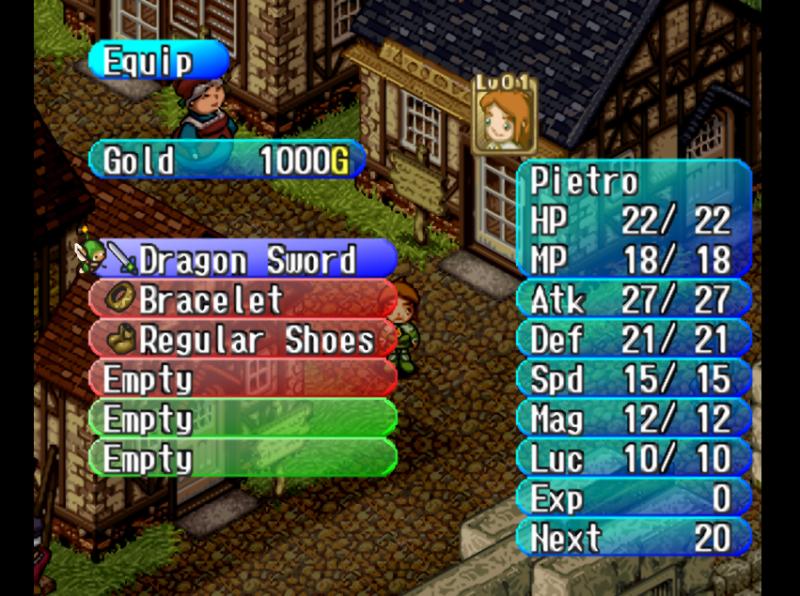Pick the Regular Shoes slot

(x=245, y=339)
